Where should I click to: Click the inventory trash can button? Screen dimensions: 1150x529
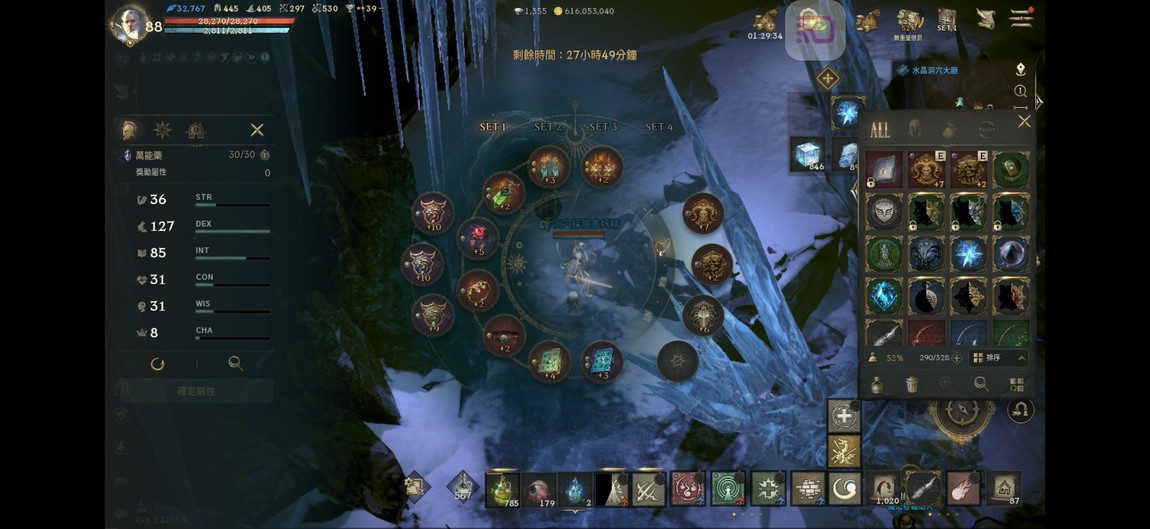912,384
